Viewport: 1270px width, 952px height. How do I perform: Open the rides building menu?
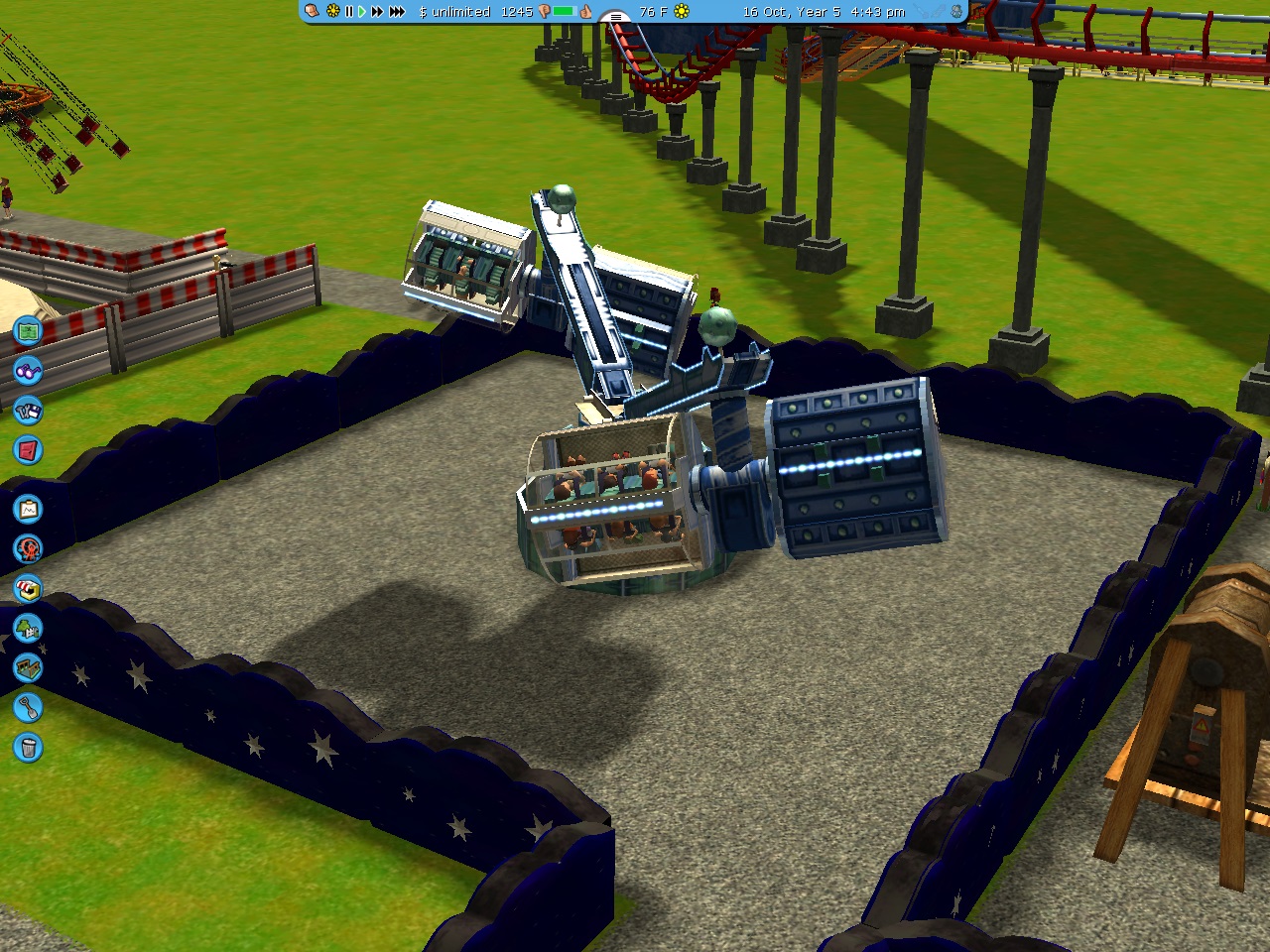point(28,548)
